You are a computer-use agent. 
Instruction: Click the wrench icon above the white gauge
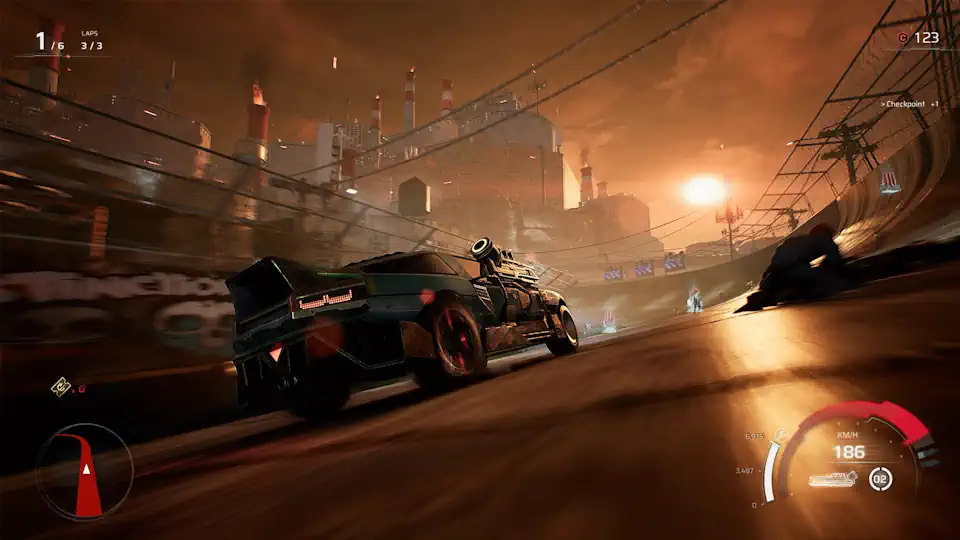(x=780, y=435)
